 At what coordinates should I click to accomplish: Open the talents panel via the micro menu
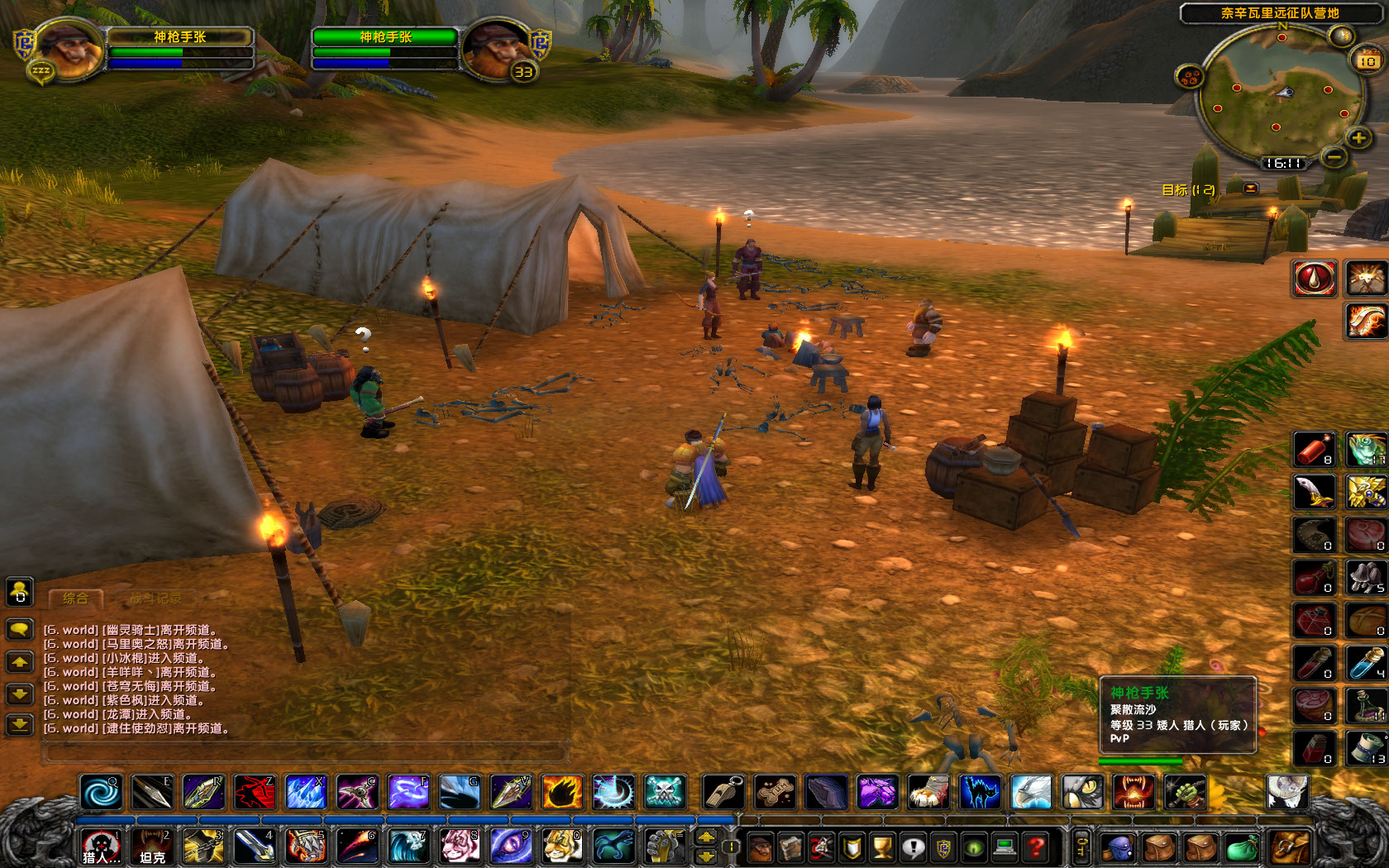tap(822, 847)
